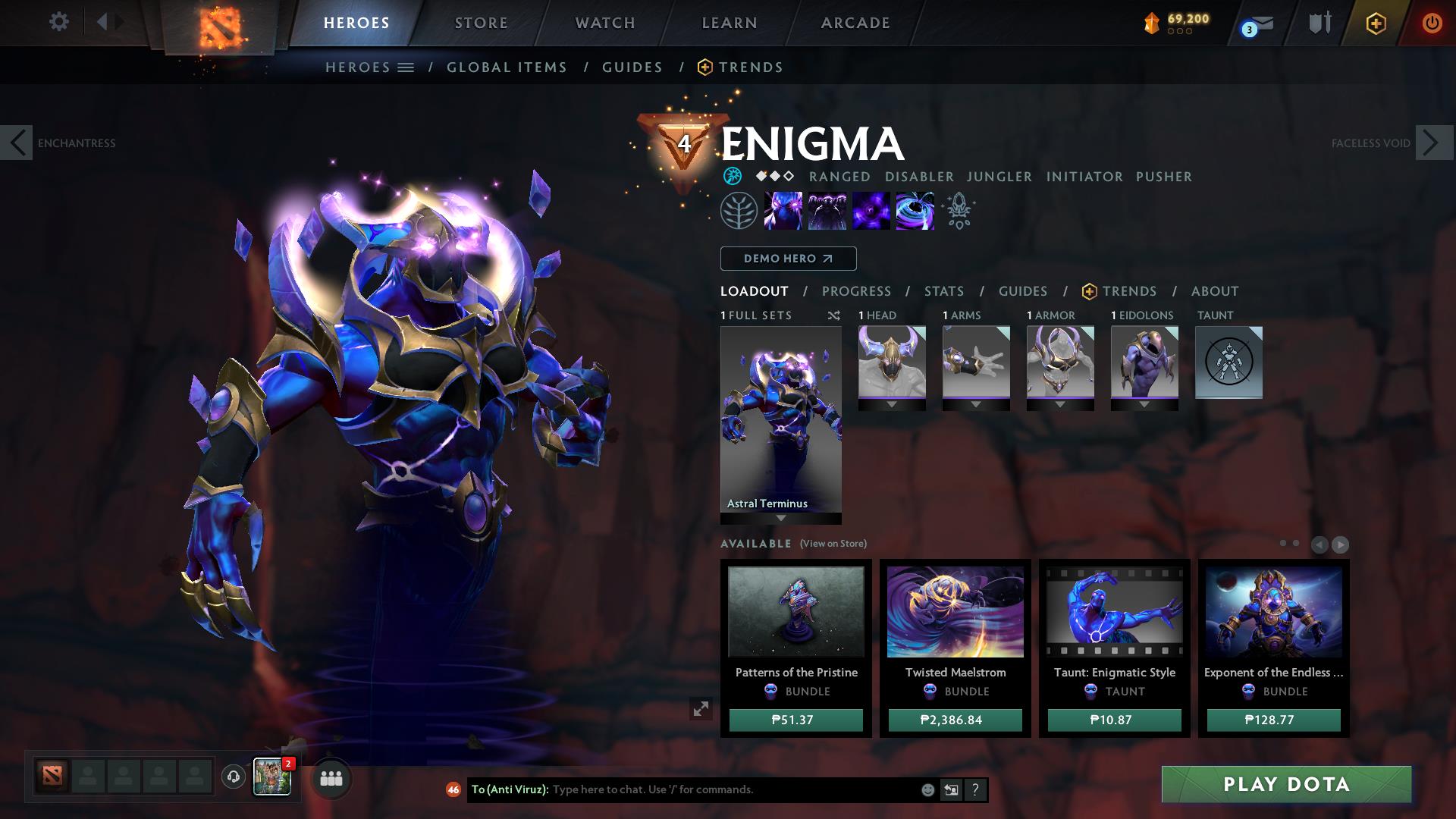Image resolution: width=1456 pixels, height=819 pixels.
Task: Open the About tab for Enigma
Action: coord(1215,291)
